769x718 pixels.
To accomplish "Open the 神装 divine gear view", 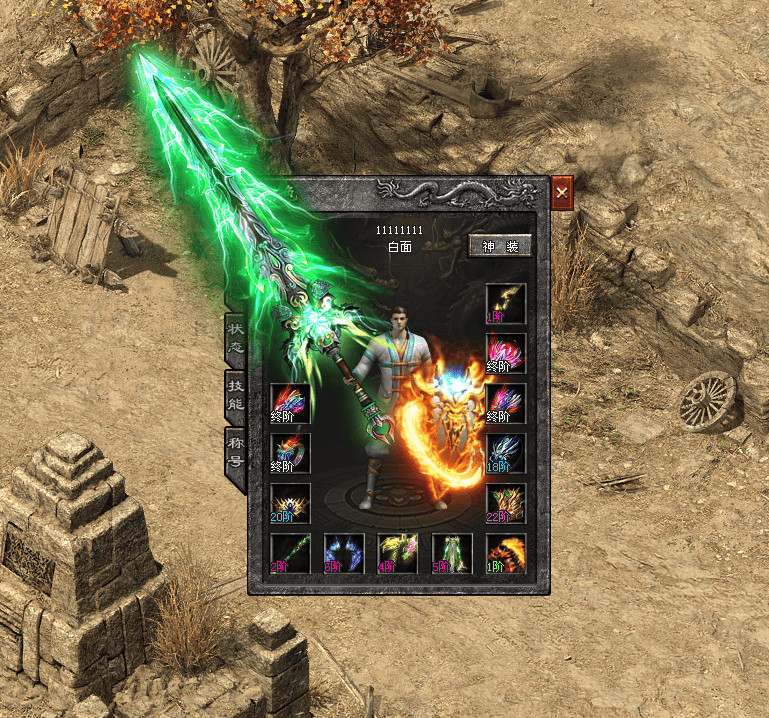I will tap(499, 246).
